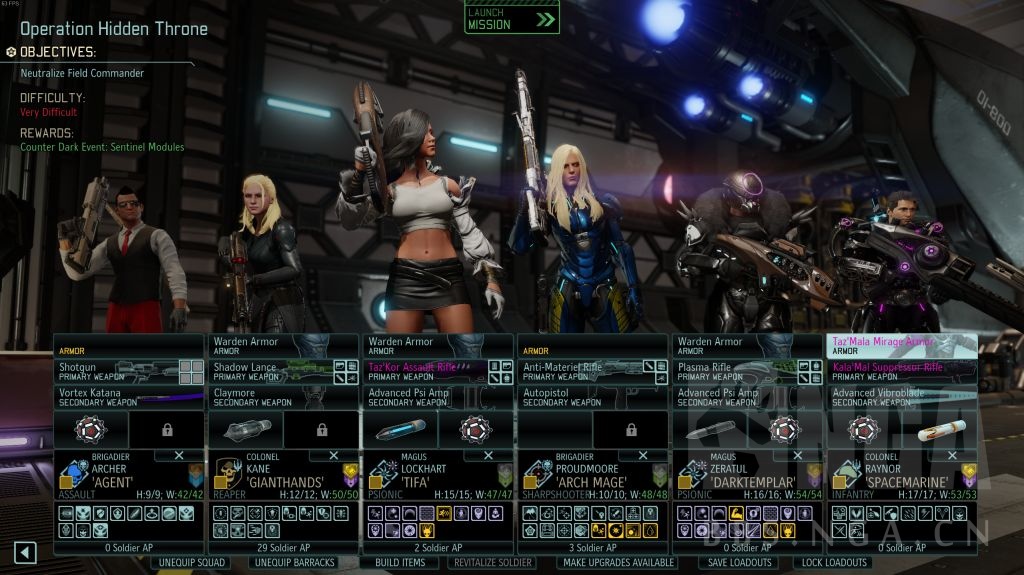
Task: Remove Kane 'Gianthands' from the squad
Action: pos(332,455)
